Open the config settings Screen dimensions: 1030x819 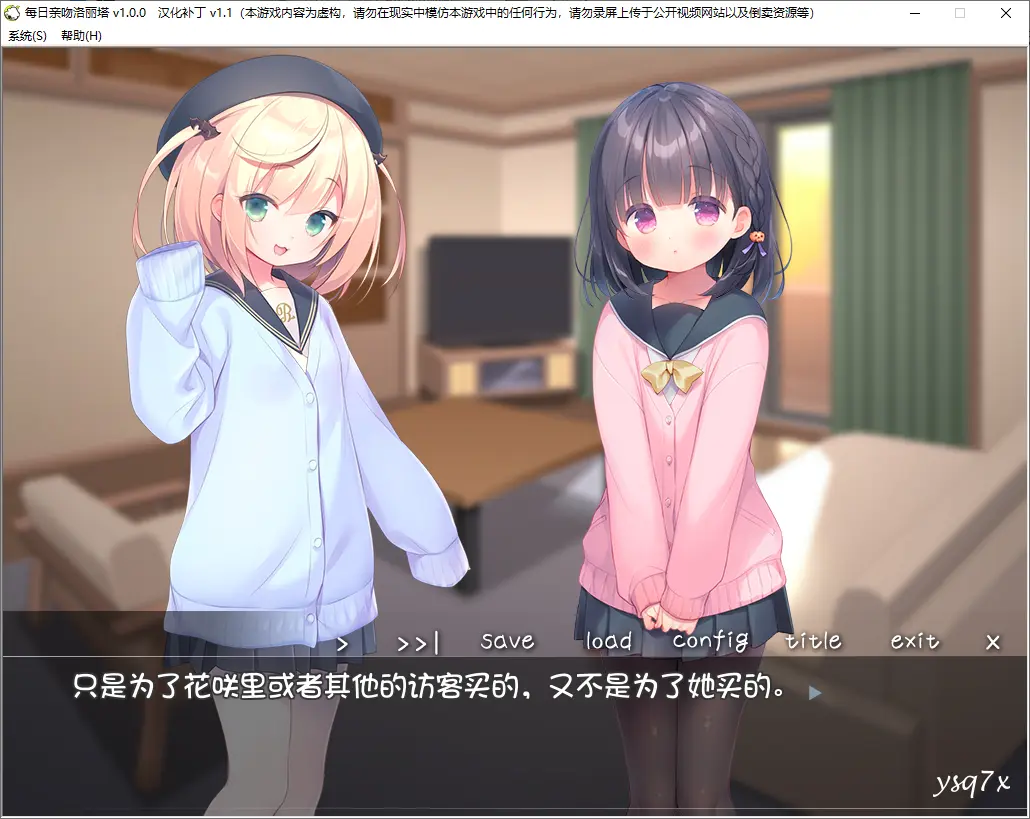point(710,642)
